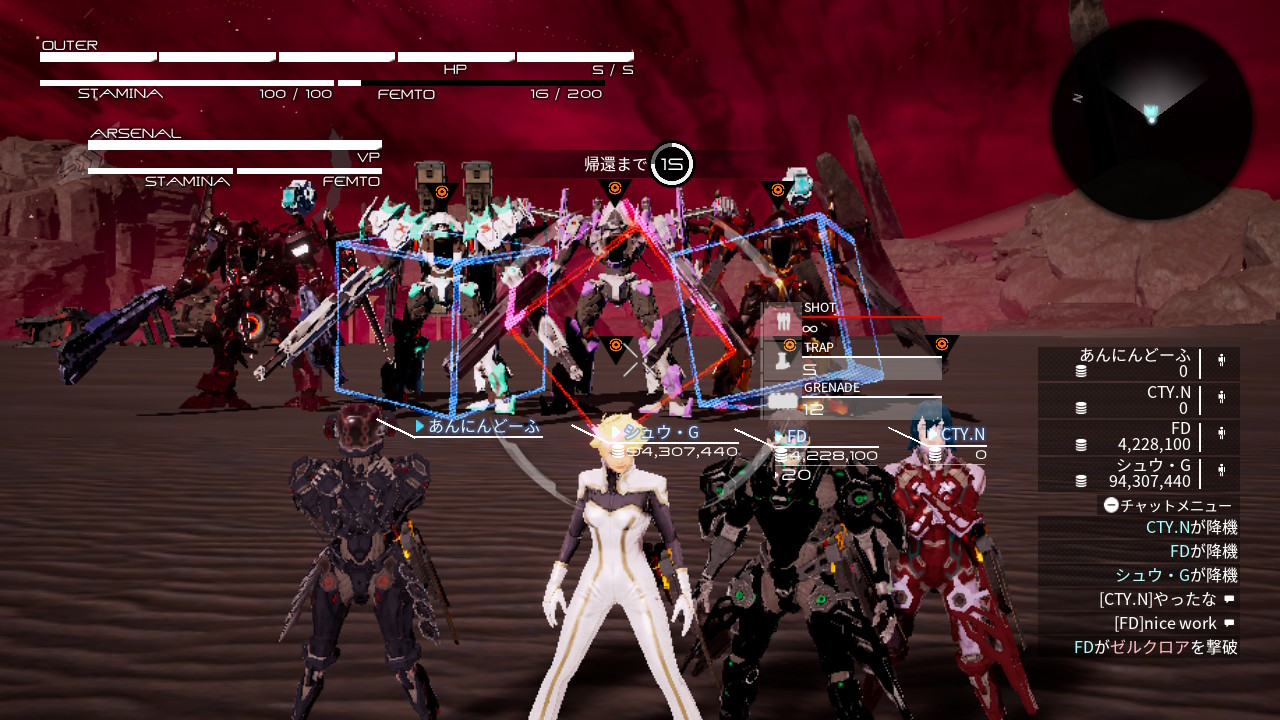Select the TRAP weapon icon

tap(781, 362)
